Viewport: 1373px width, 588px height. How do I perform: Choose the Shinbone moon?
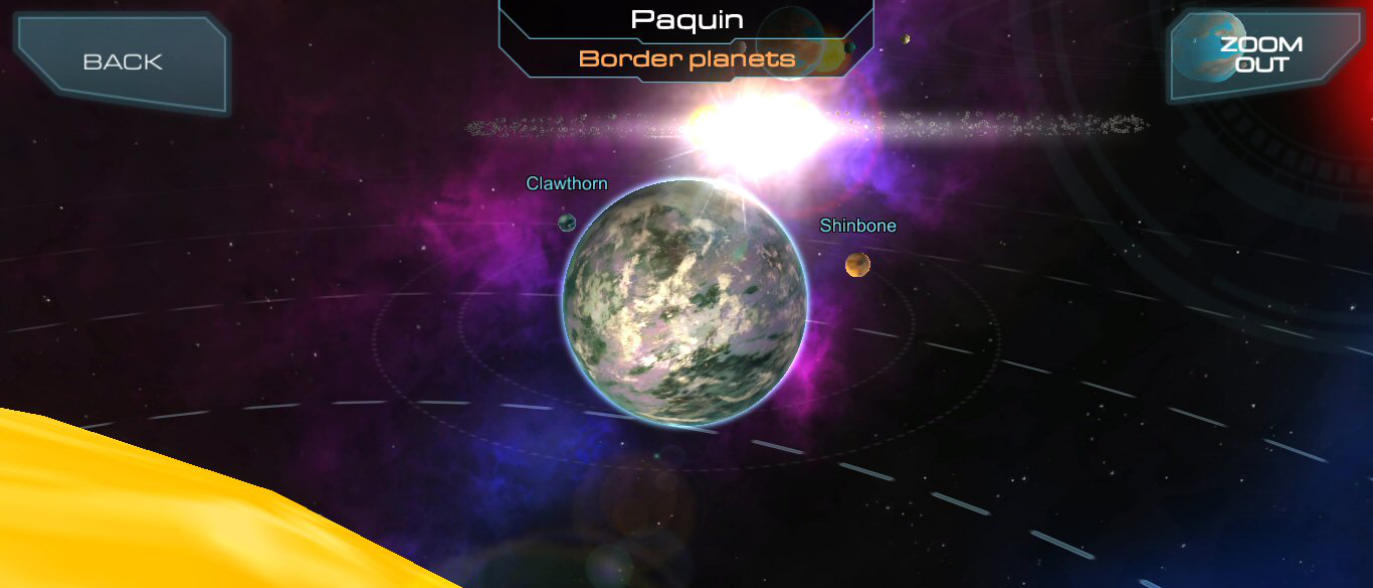(857, 264)
